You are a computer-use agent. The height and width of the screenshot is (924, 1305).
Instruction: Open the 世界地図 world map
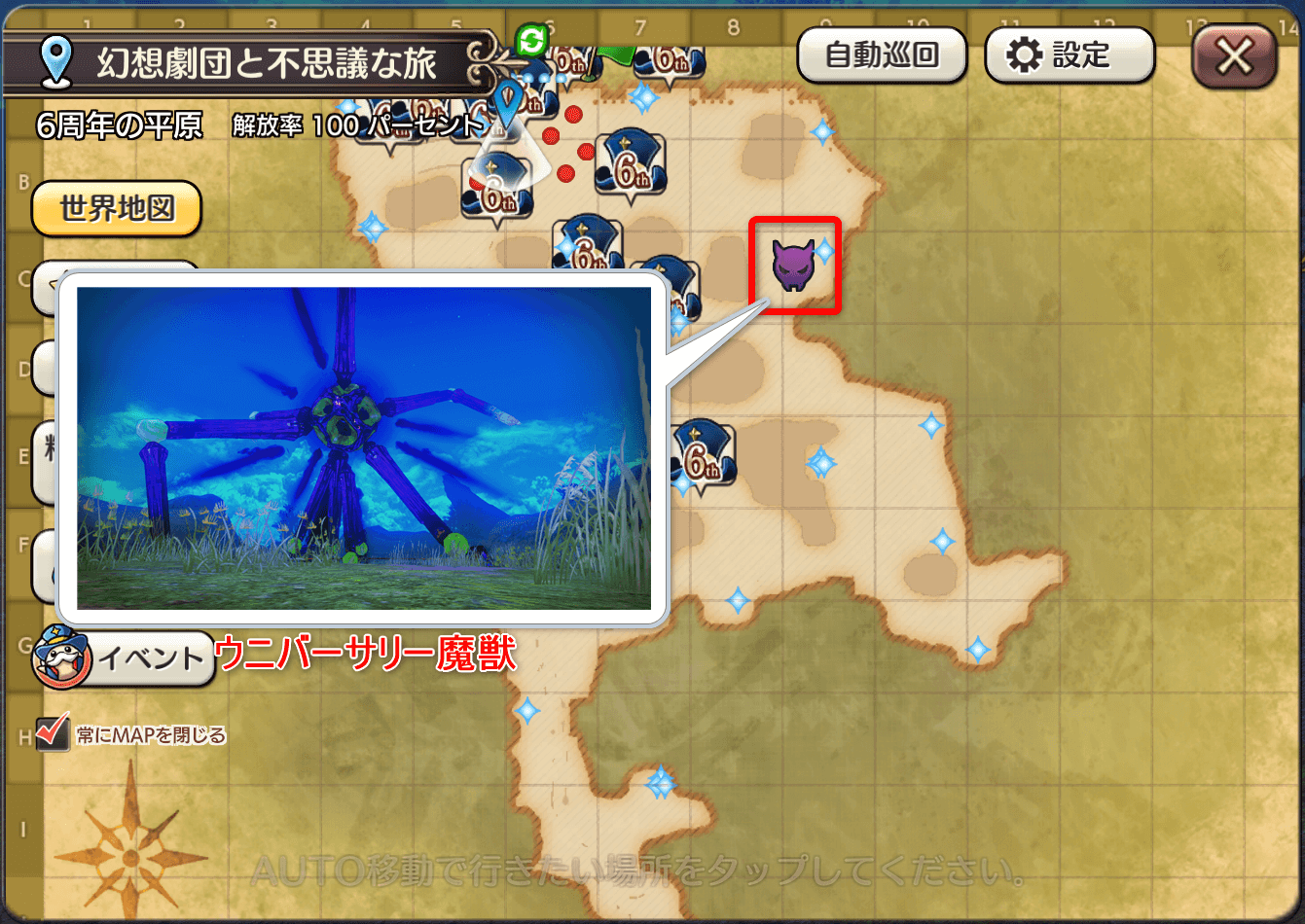click(x=116, y=208)
